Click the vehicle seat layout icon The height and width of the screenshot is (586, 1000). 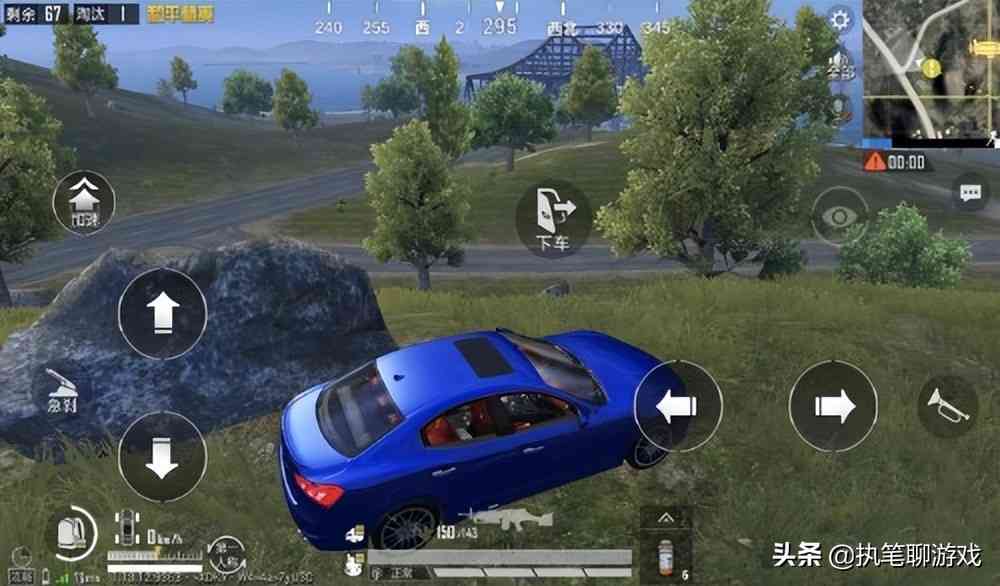click(x=127, y=527)
